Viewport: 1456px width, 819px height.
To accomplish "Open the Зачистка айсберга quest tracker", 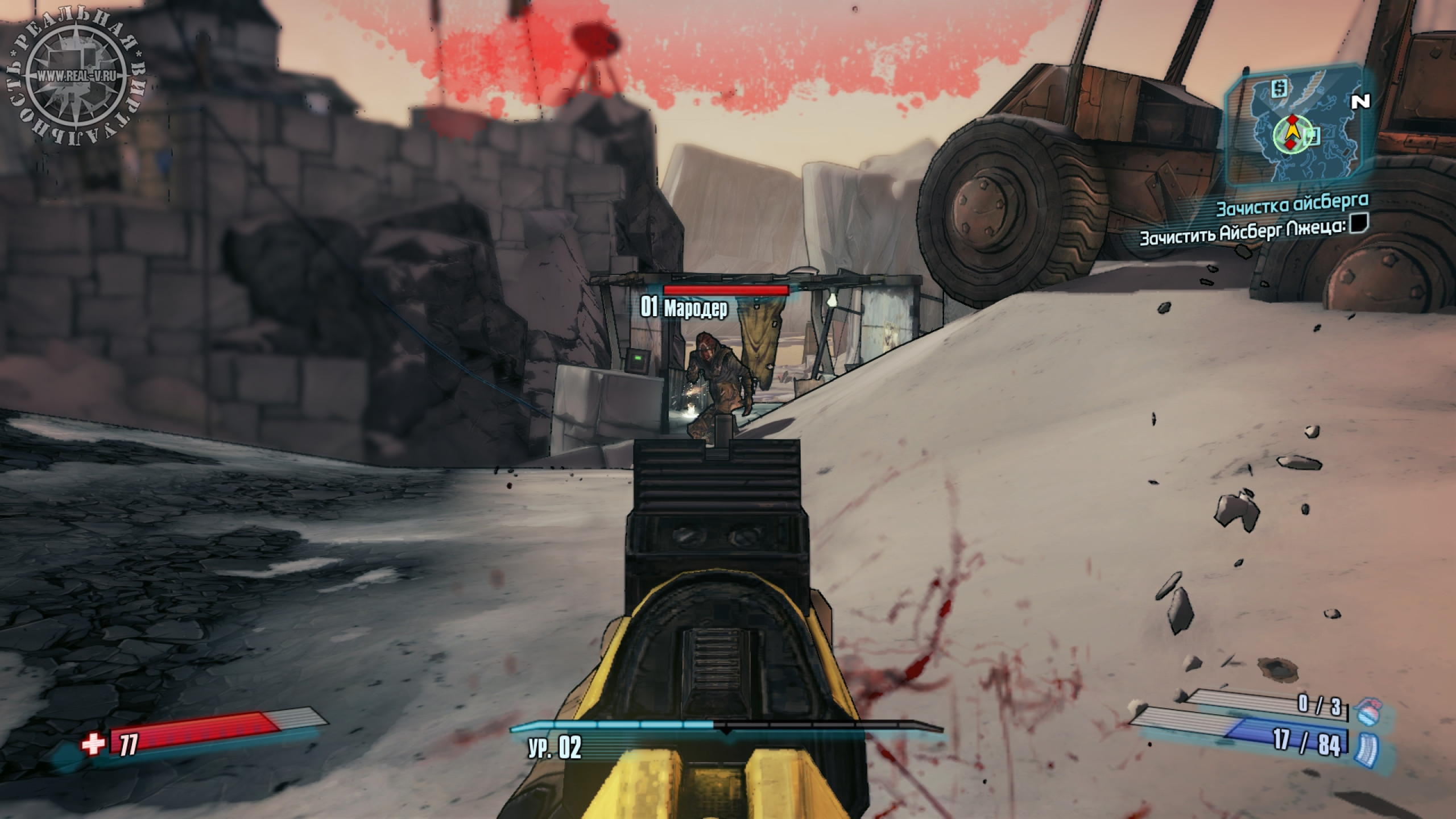I will point(1292,207).
